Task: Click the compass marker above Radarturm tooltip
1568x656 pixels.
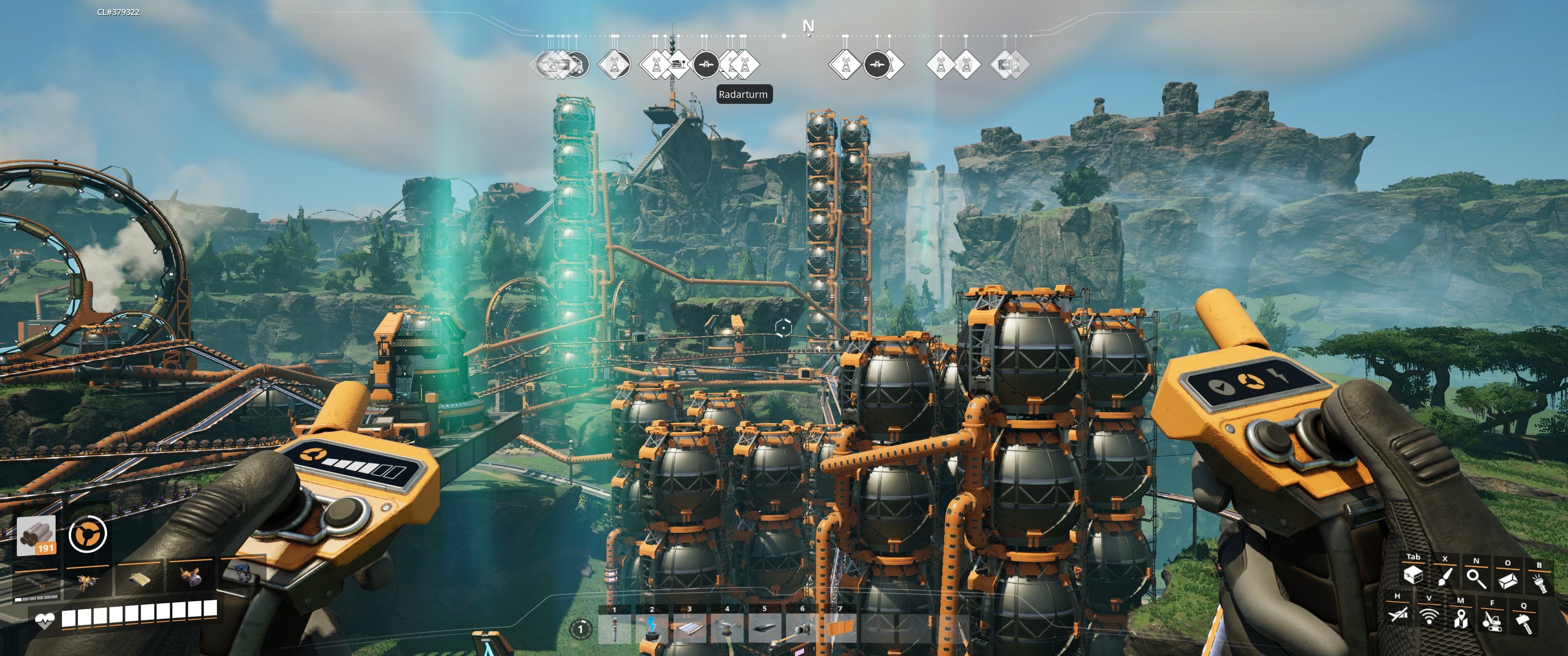Action: tap(742, 64)
